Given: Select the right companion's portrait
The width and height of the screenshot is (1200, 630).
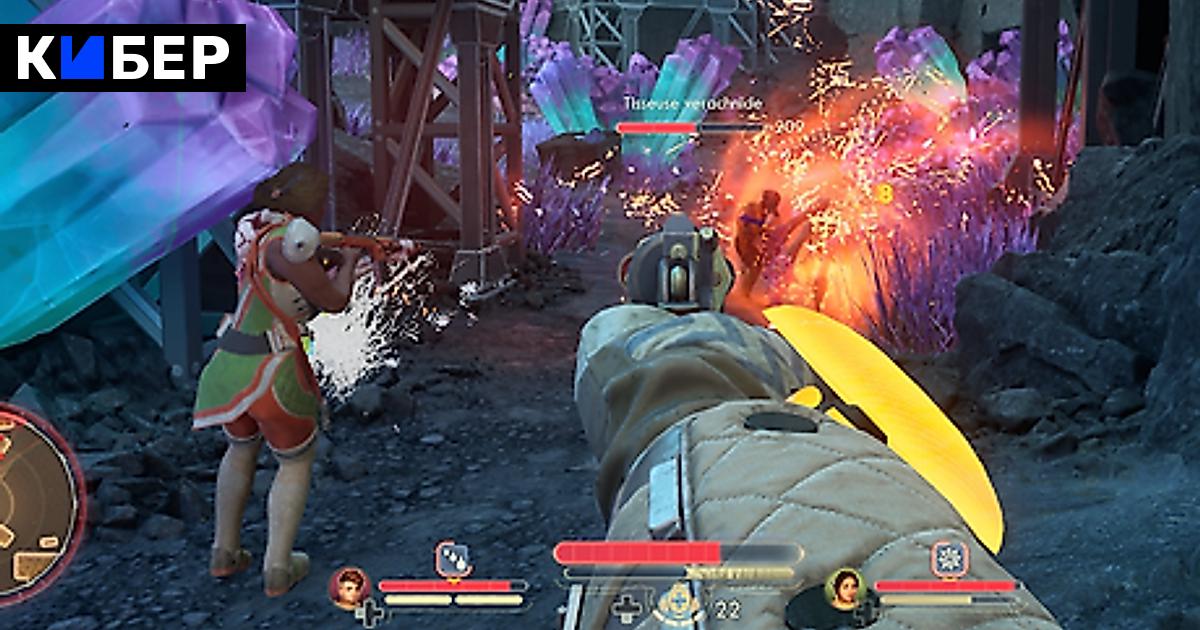Looking at the screenshot, I should (x=845, y=588).
